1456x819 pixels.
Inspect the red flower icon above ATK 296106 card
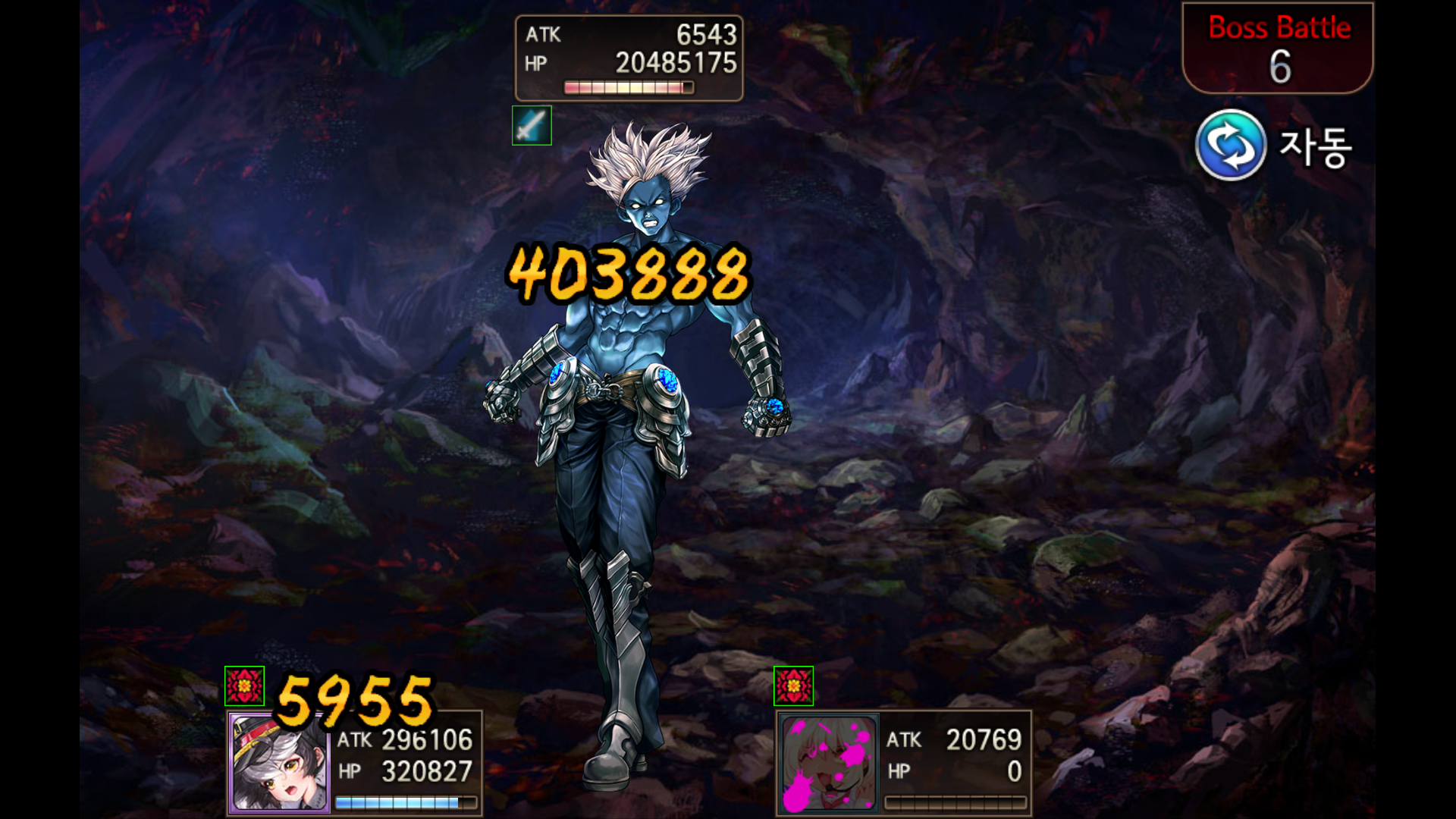pyautogui.click(x=244, y=686)
